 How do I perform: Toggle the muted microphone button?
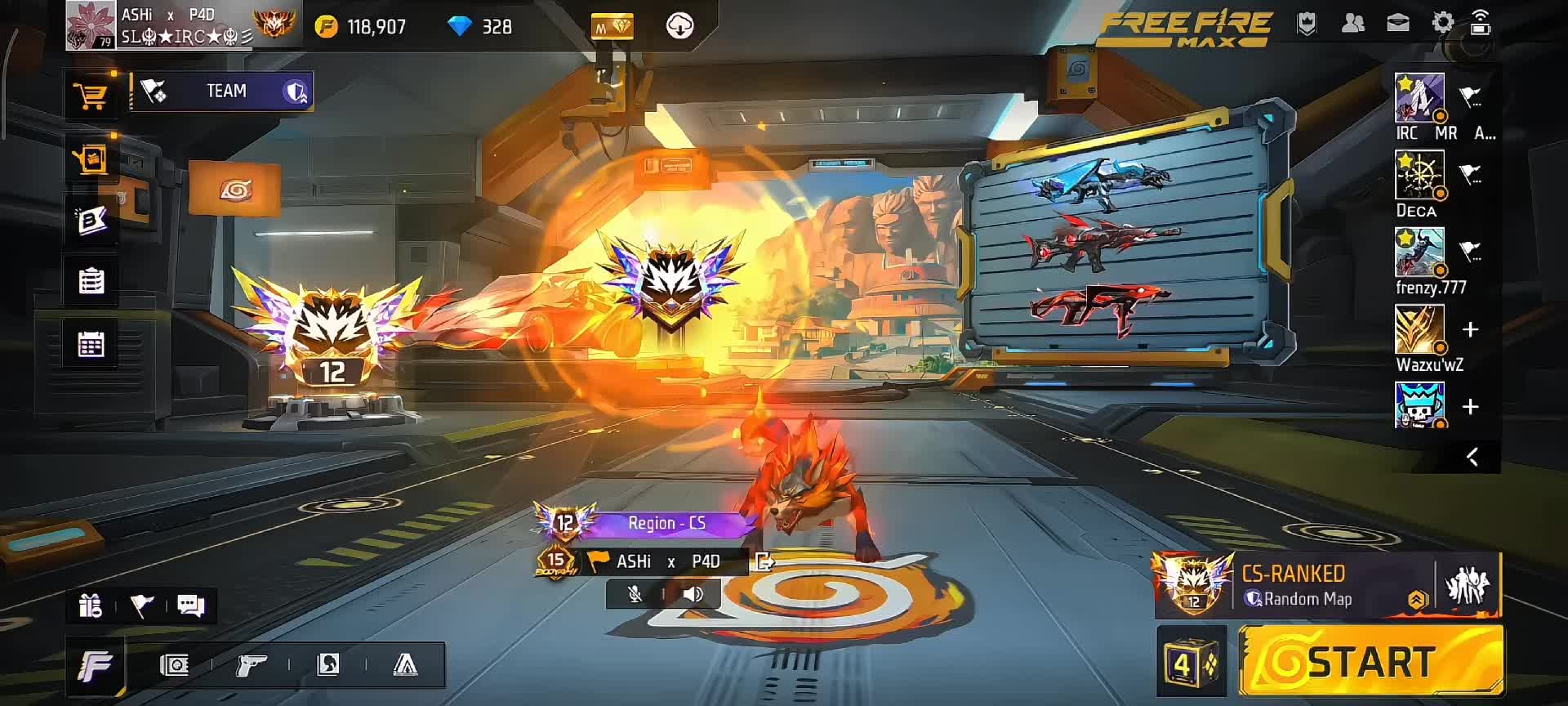click(635, 594)
